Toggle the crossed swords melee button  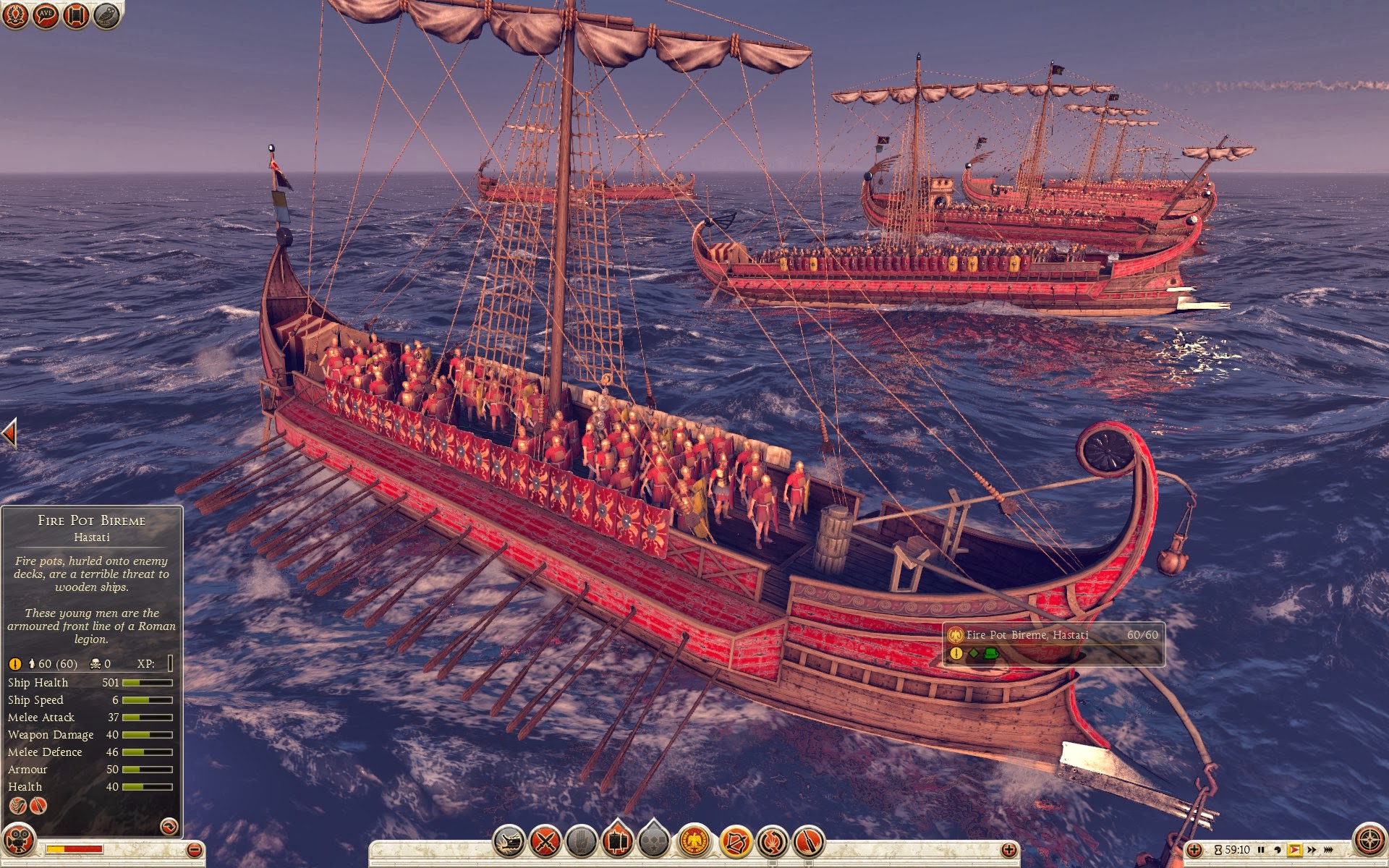point(545,842)
